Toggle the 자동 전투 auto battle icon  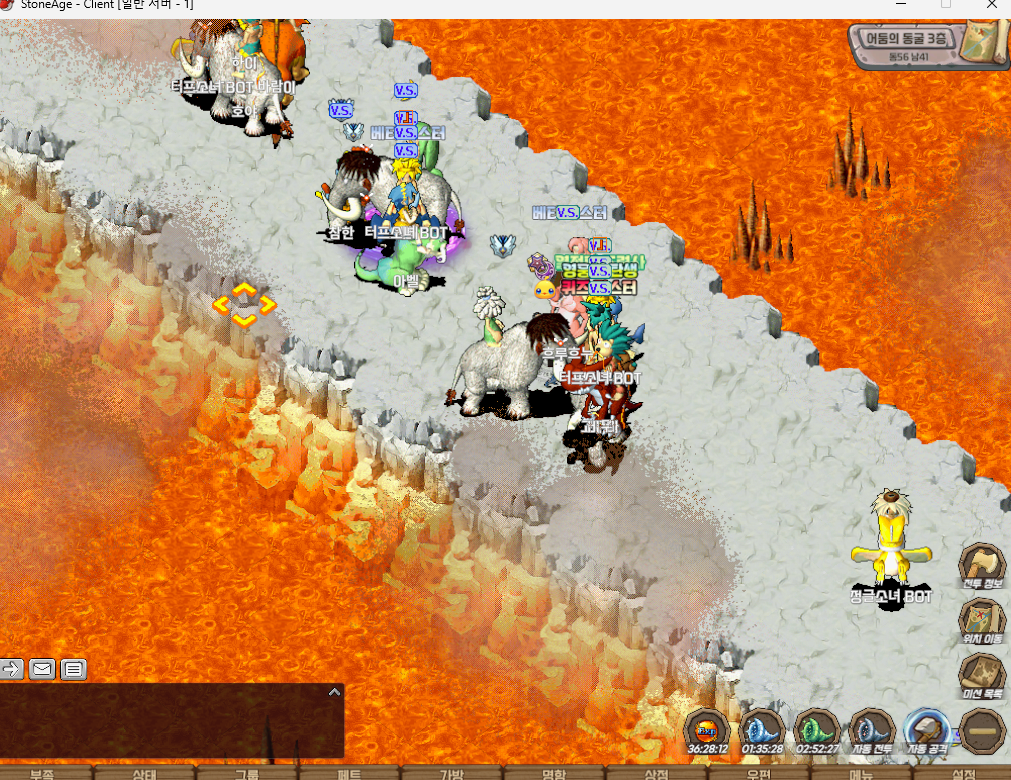coord(870,730)
